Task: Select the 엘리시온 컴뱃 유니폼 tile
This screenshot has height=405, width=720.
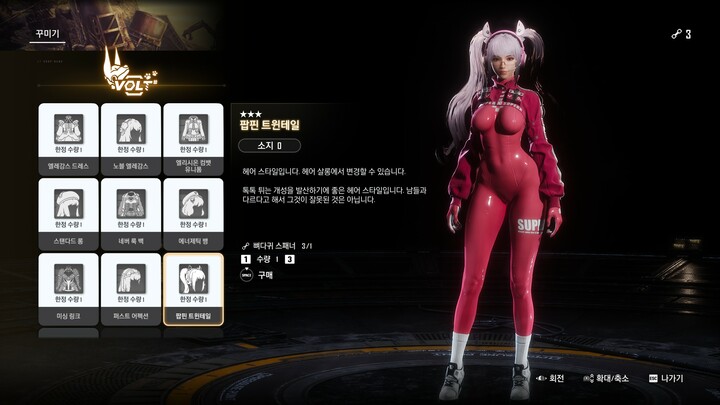Action: pos(193,138)
